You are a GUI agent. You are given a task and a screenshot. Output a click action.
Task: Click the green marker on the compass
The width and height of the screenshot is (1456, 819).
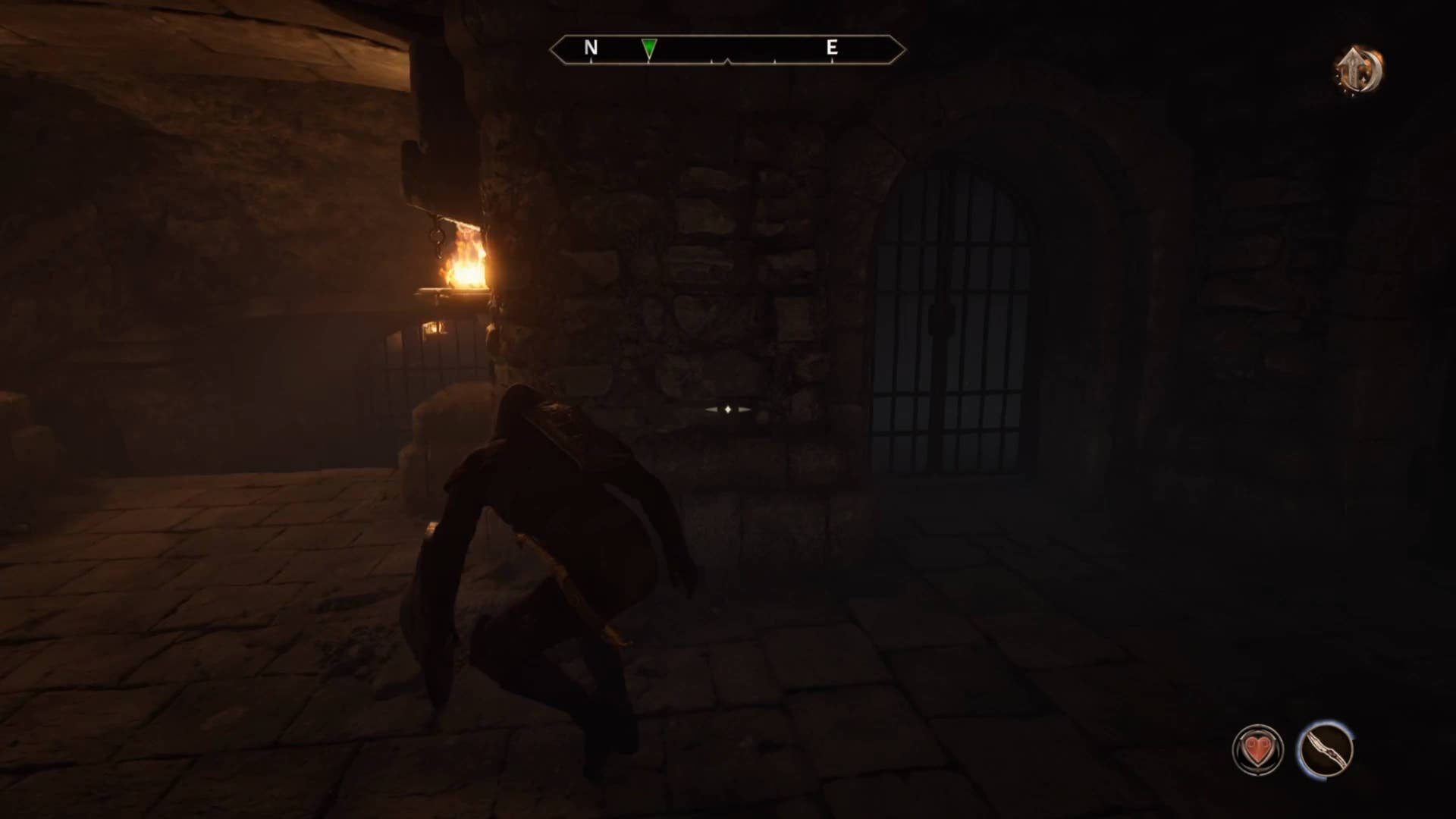coord(649,49)
